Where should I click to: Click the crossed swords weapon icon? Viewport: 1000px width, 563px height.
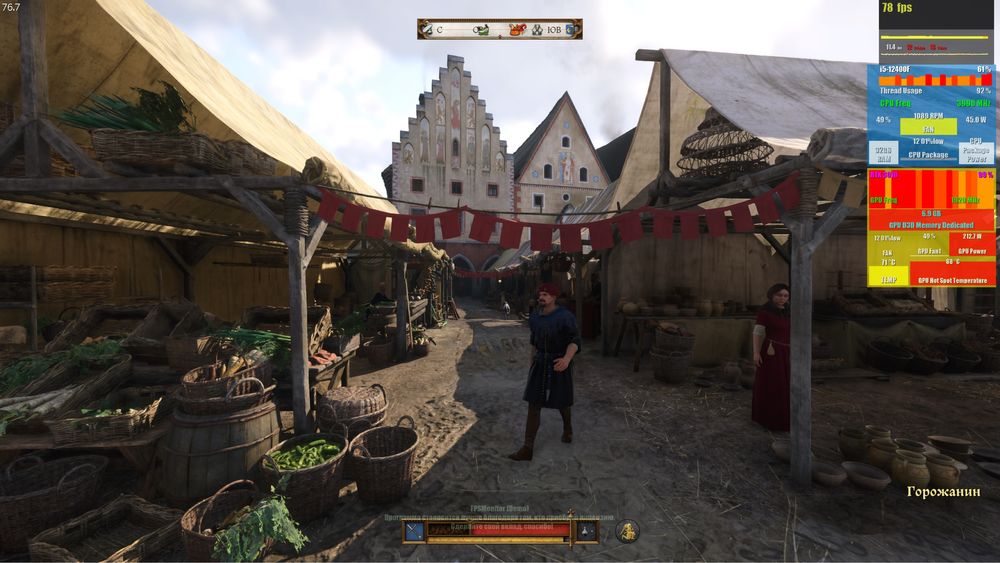click(416, 530)
